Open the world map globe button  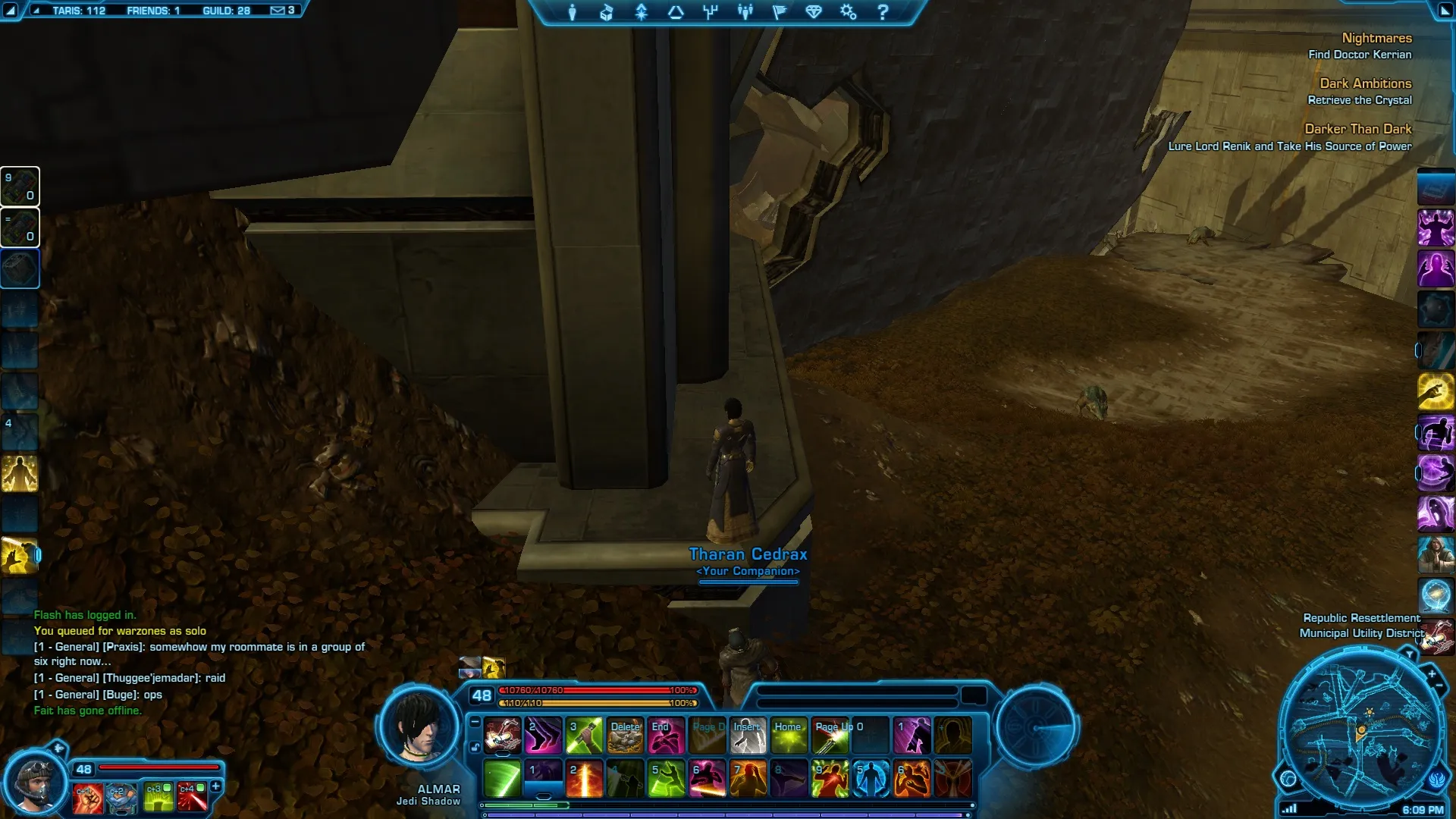(1288, 778)
